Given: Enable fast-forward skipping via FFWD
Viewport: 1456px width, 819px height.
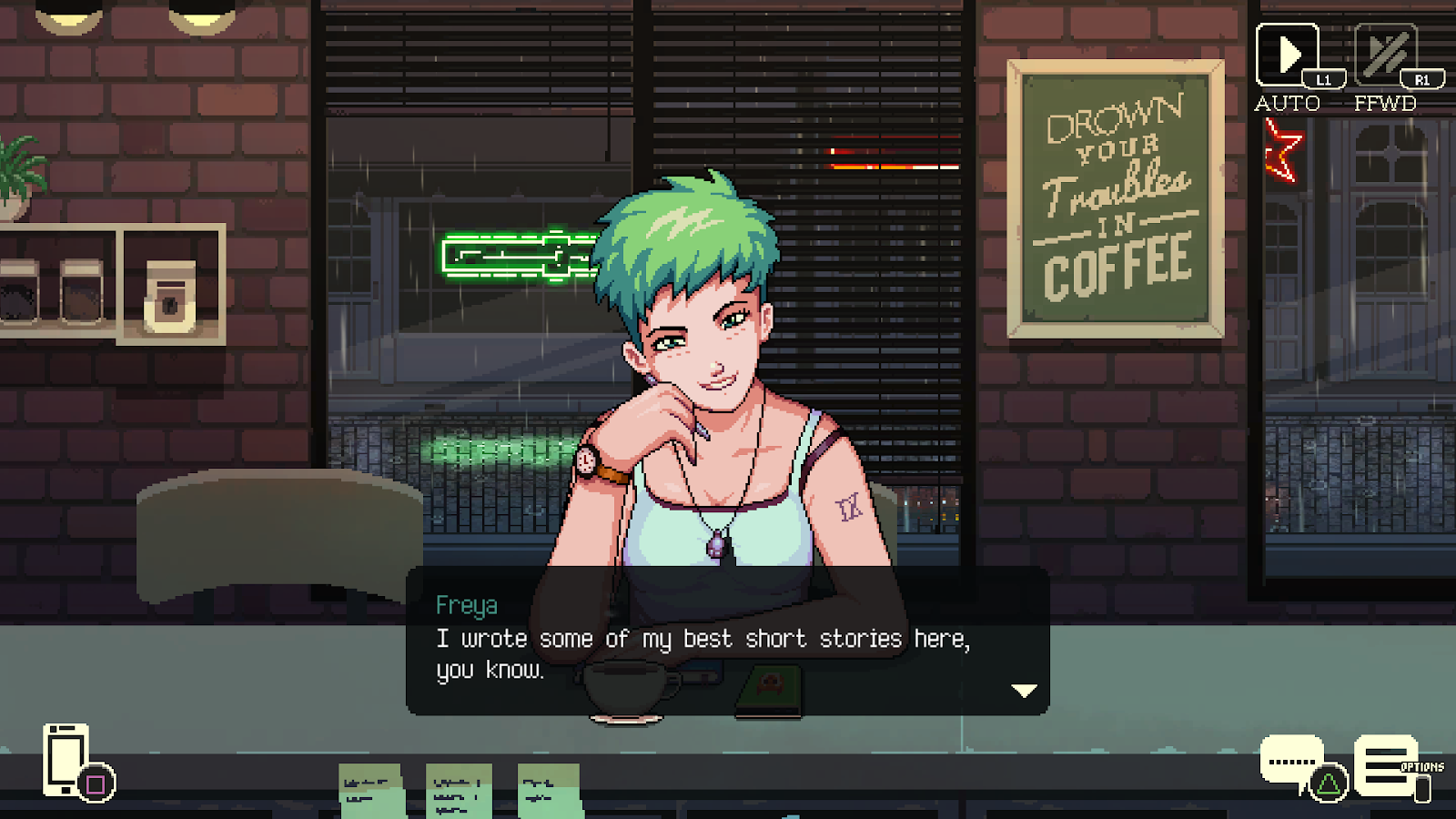Looking at the screenshot, I should coord(1384,55).
